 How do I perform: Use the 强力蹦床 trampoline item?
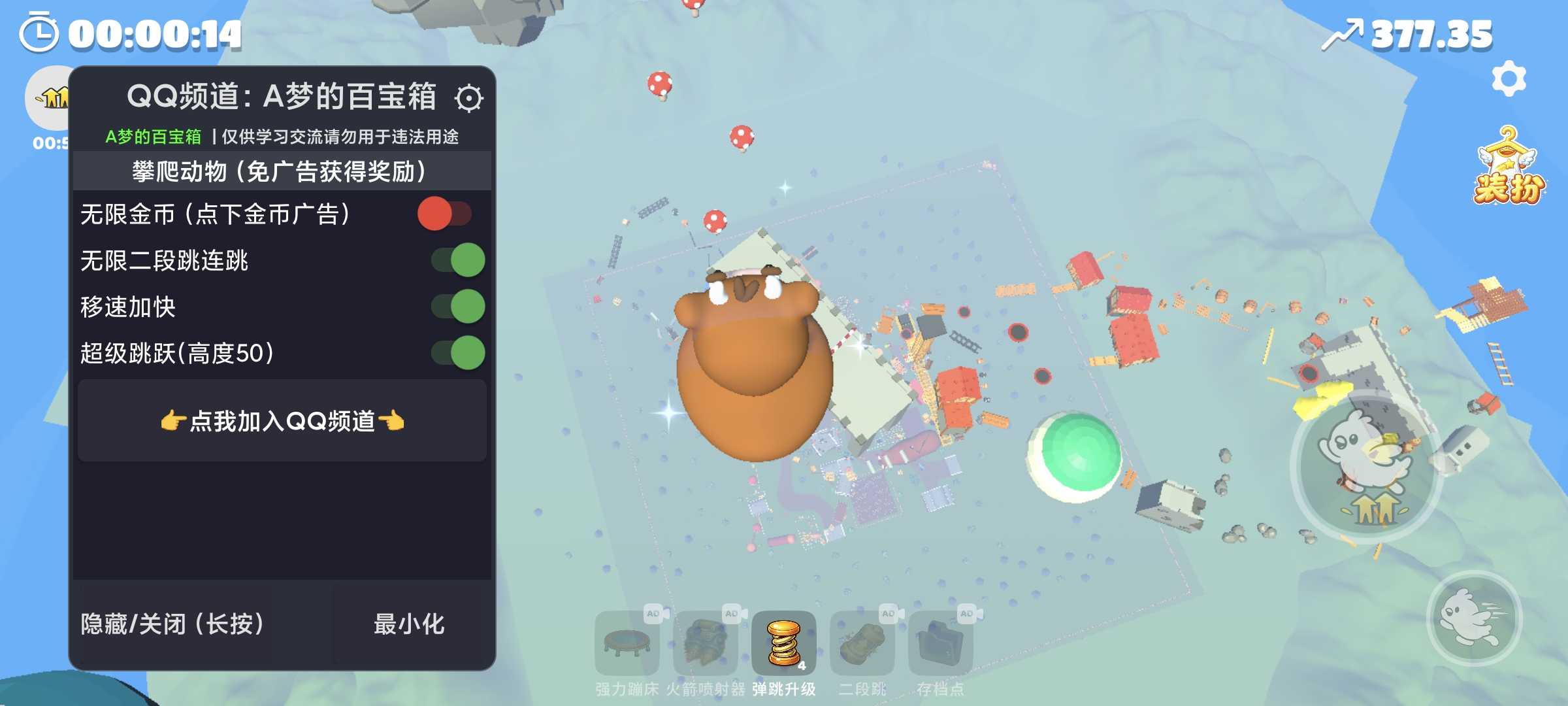[627, 643]
